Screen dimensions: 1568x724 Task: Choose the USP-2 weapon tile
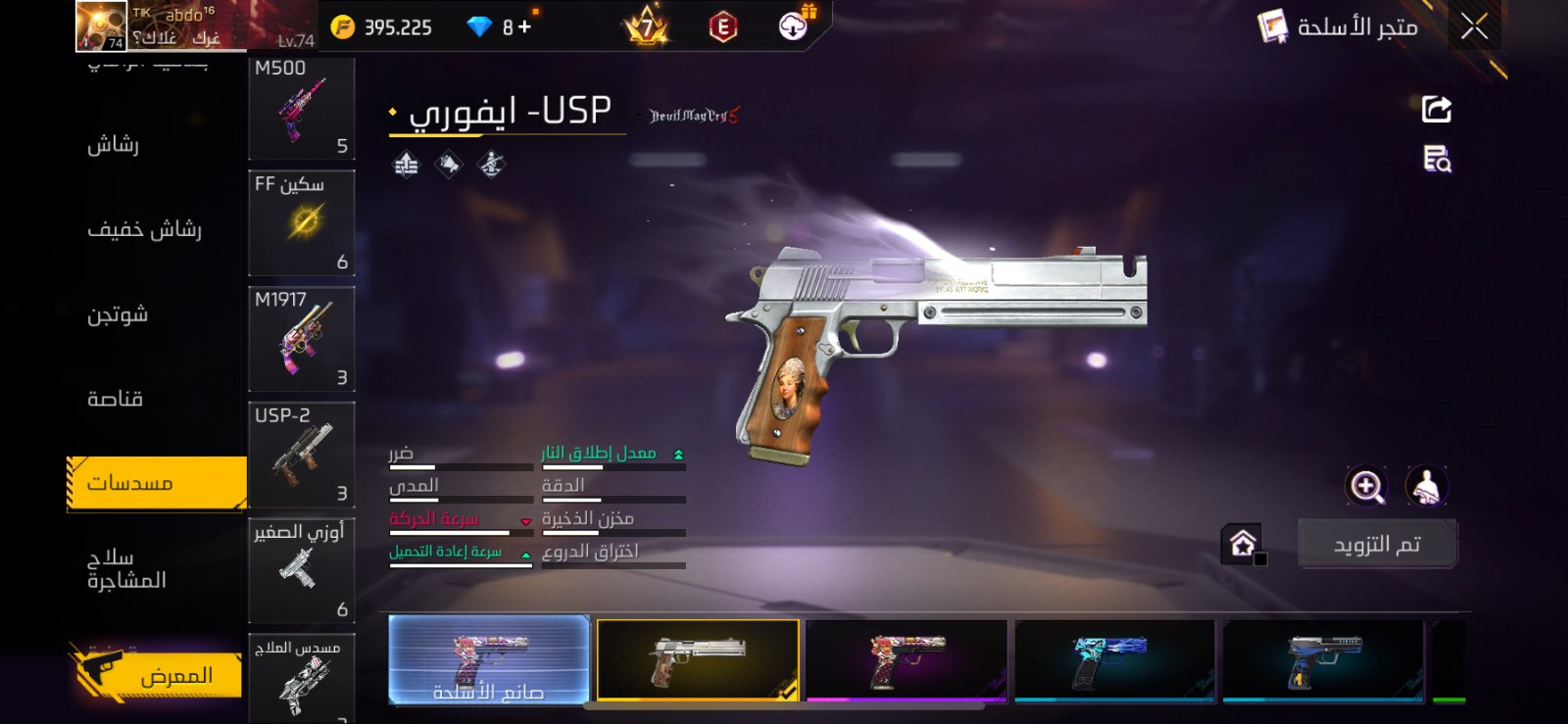(x=301, y=455)
